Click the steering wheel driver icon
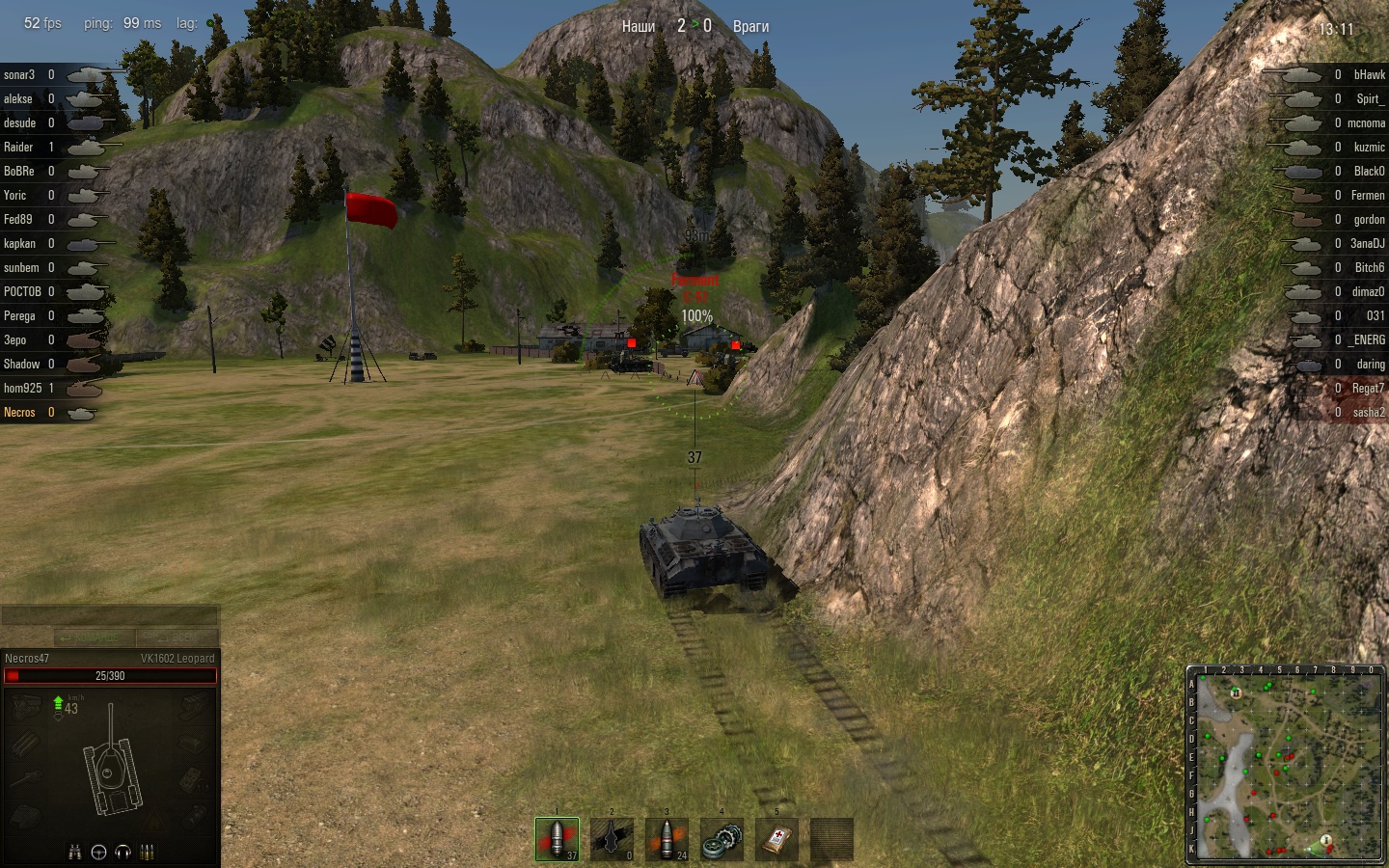The height and width of the screenshot is (868, 1389). pyautogui.click(x=98, y=852)
